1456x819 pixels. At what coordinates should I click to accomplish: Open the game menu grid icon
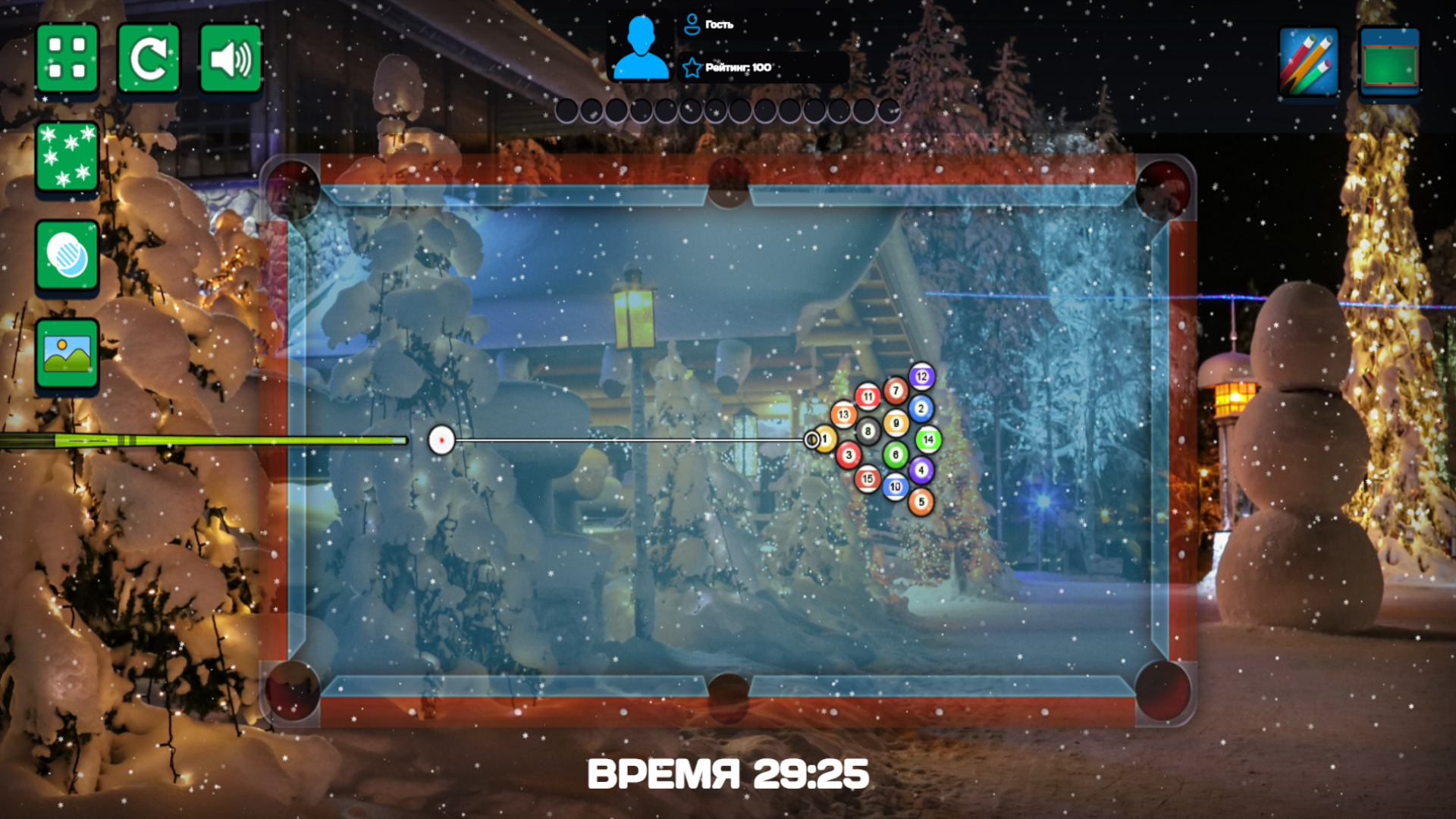[x=67, y=58]
